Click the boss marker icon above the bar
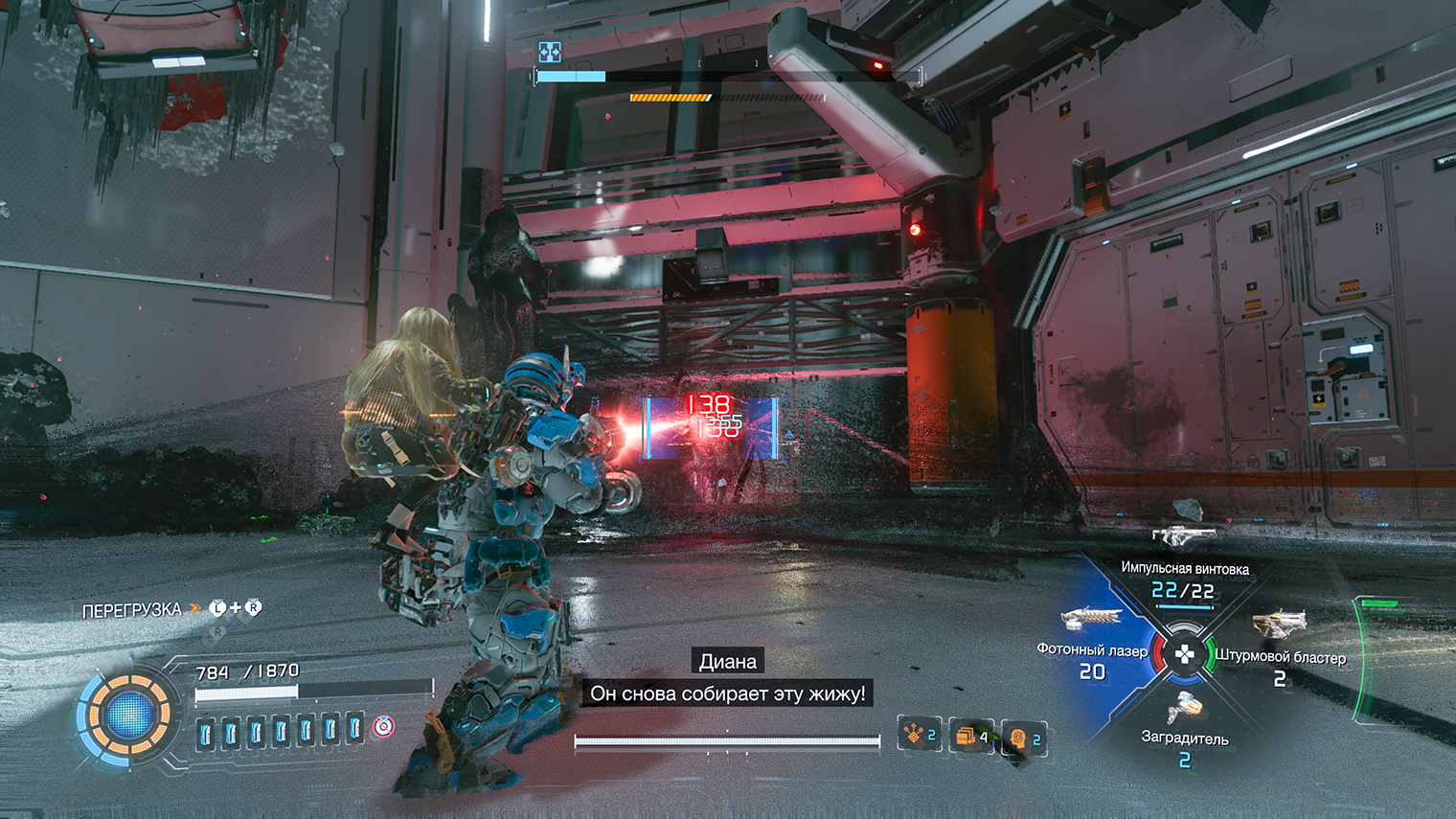The width and height of the screenshot is (1456, 819). click(550, 52)
